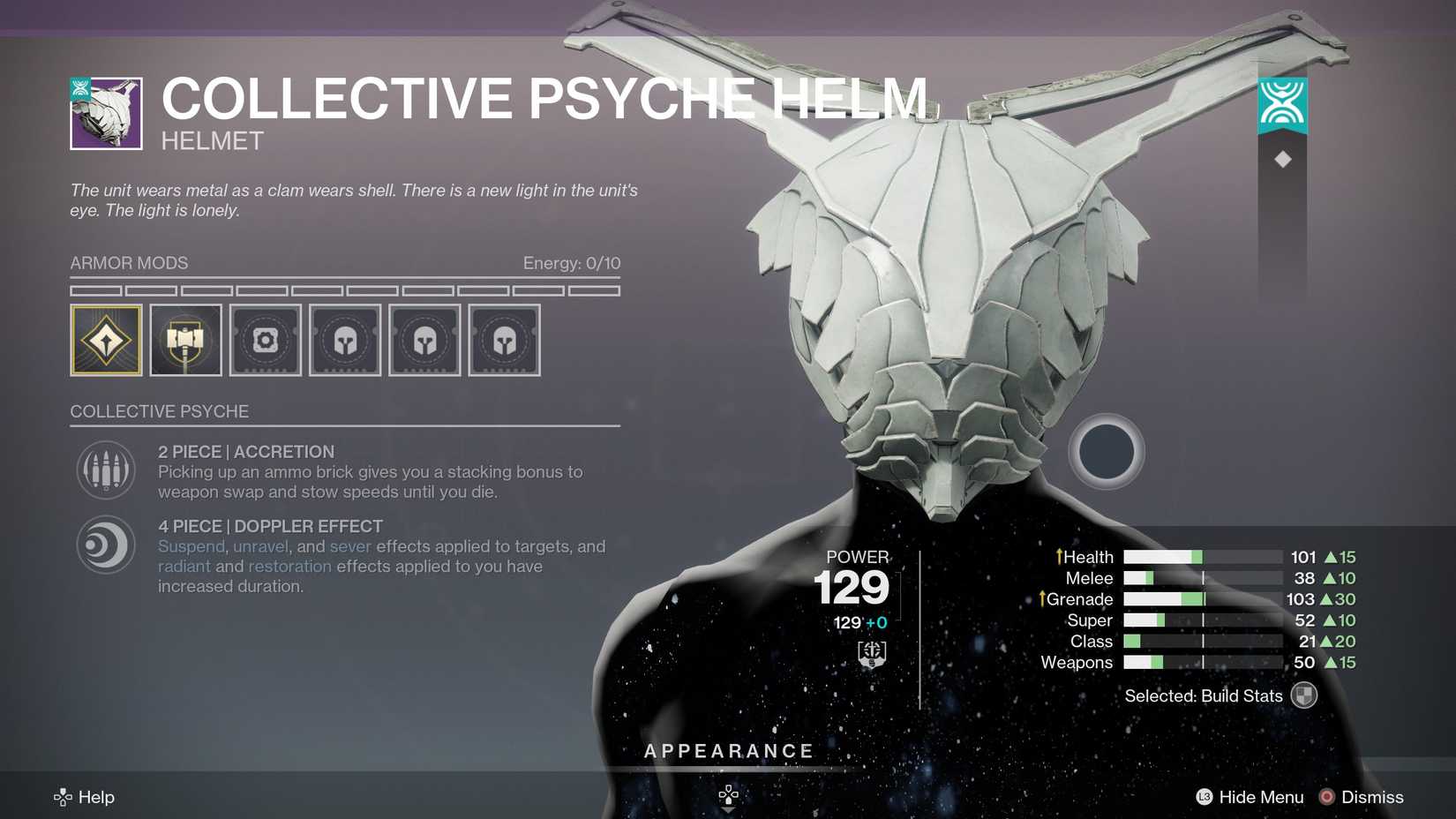
Task: Open the last helmet mod slot
Action: [504, 339]
